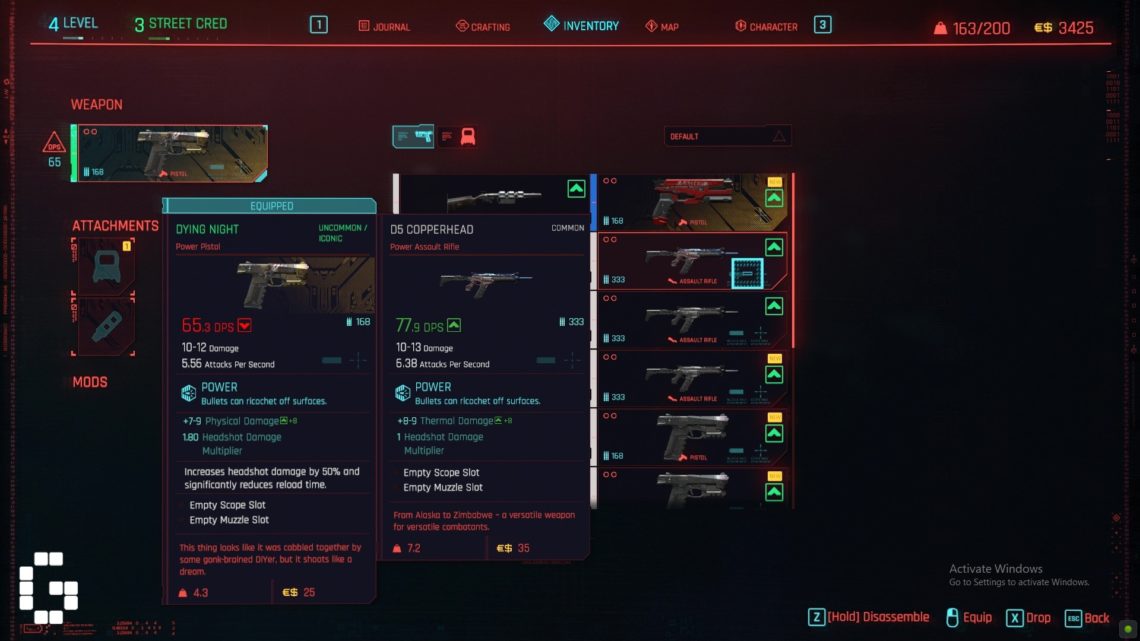The image size is (1140, 641).
Task: Select the Inventory tab
Action: coord(581,25)
